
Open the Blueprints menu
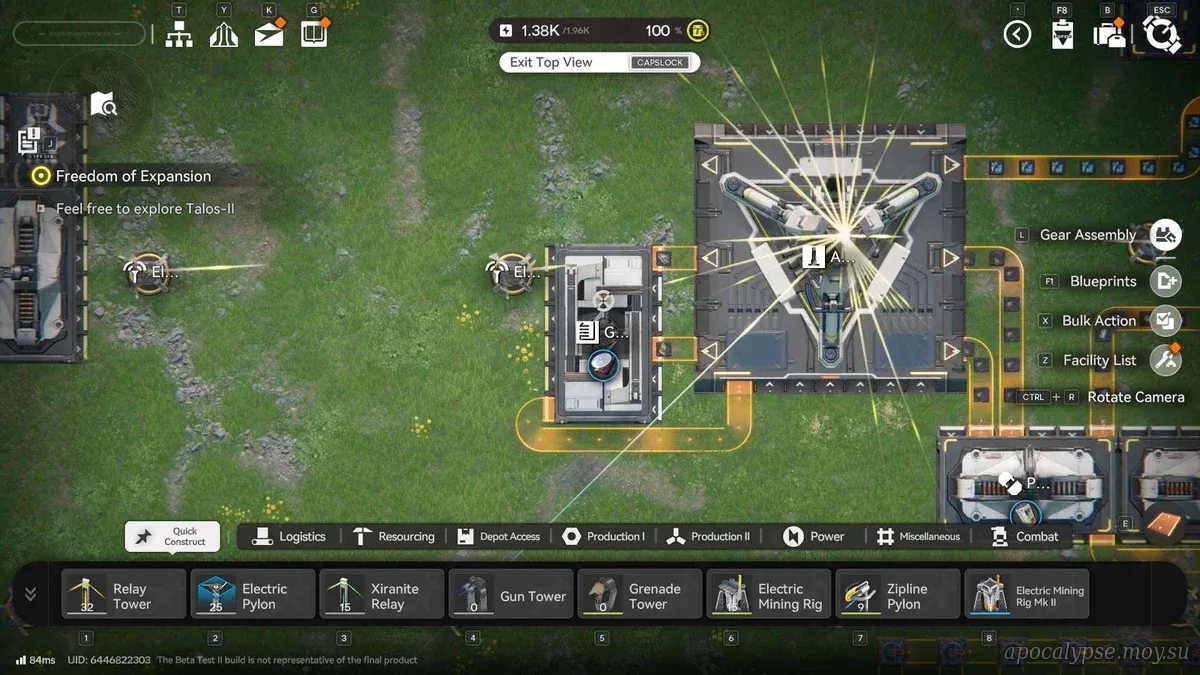pos(1164,281)
